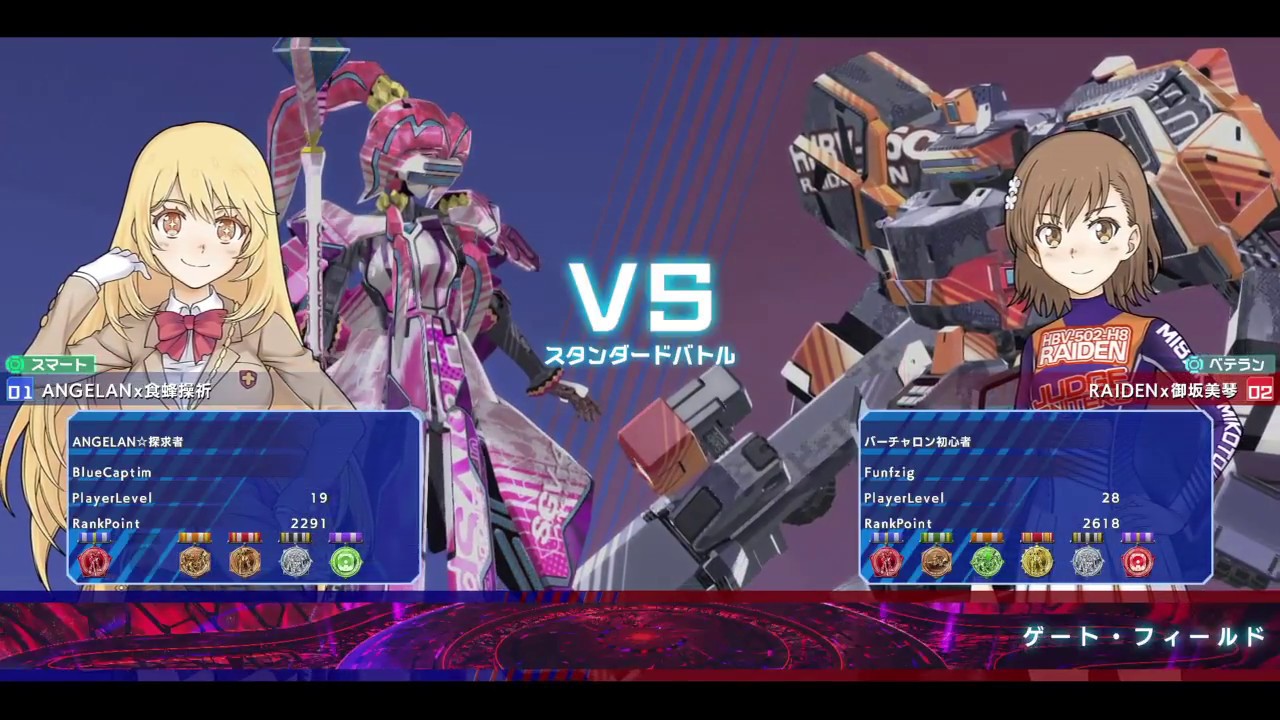Select the silver medal in RAIDEN's medal row
Screen dimensions: 1280x720
coord(1088,562)
